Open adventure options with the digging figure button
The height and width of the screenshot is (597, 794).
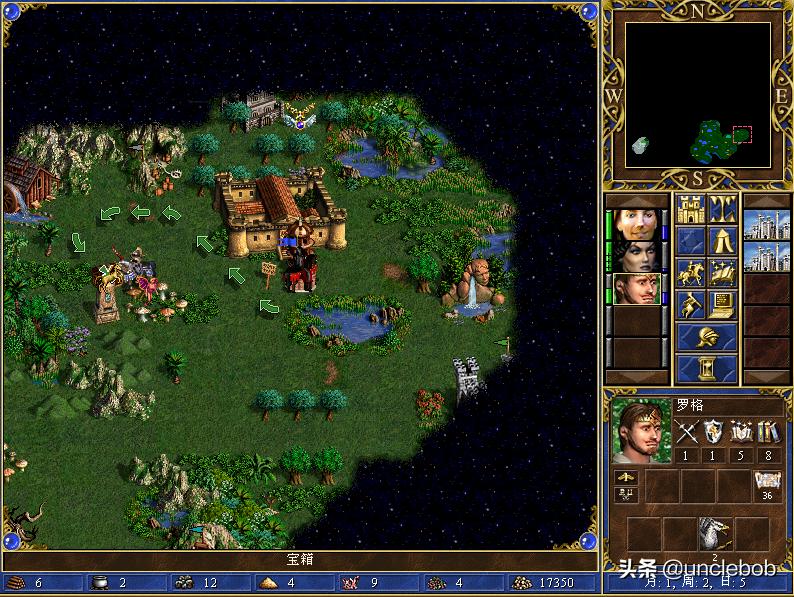(691, 305)
